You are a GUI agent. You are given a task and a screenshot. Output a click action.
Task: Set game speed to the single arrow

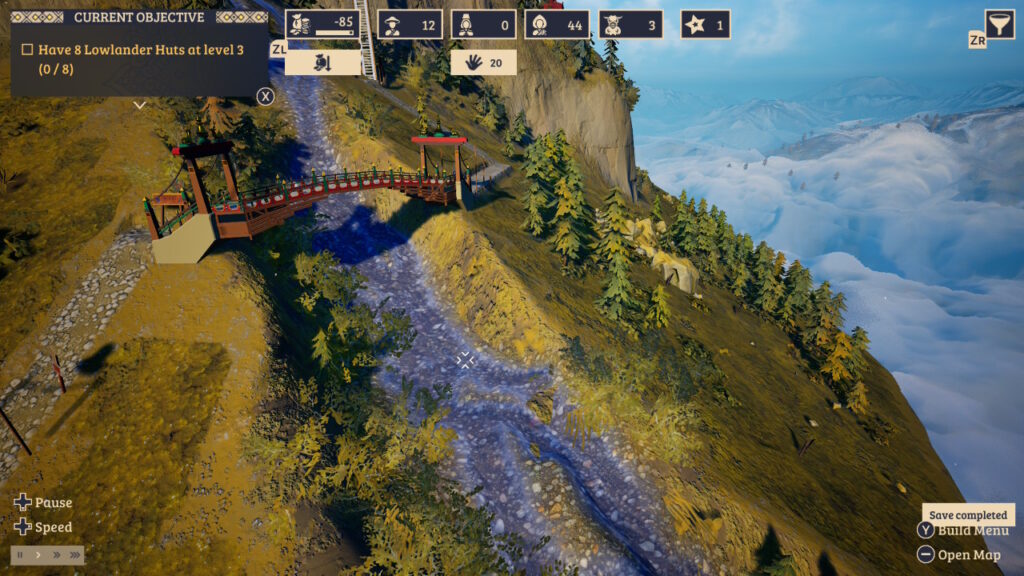(x=39, y=554)
